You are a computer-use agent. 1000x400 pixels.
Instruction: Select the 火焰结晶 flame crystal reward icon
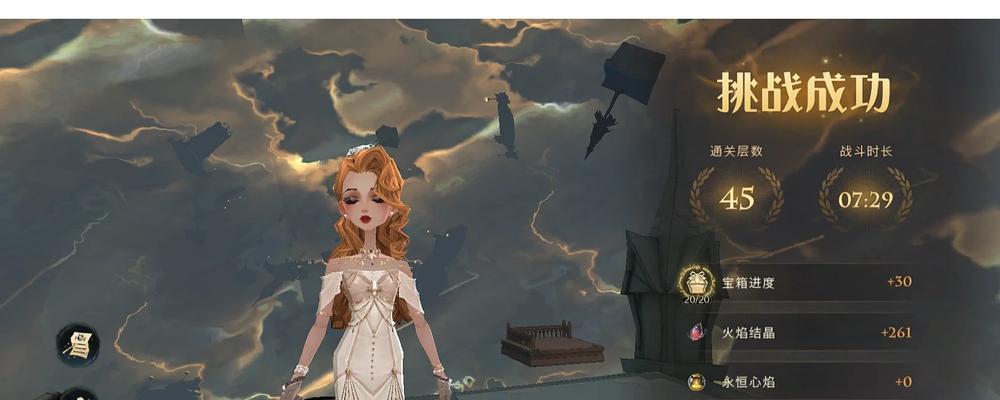(x=696, y=332)
